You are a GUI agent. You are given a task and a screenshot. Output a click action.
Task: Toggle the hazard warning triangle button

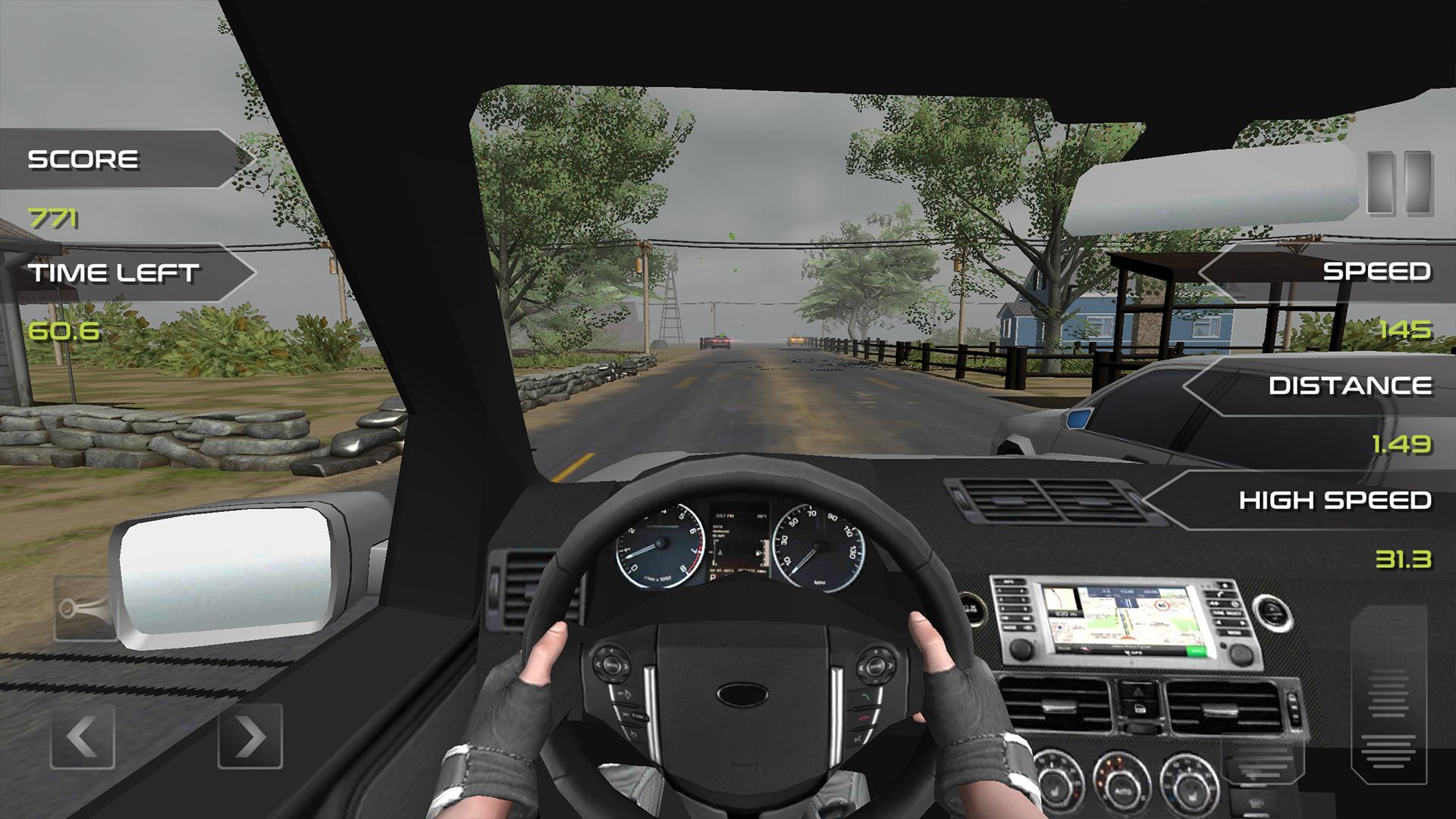pos(1137,691)
